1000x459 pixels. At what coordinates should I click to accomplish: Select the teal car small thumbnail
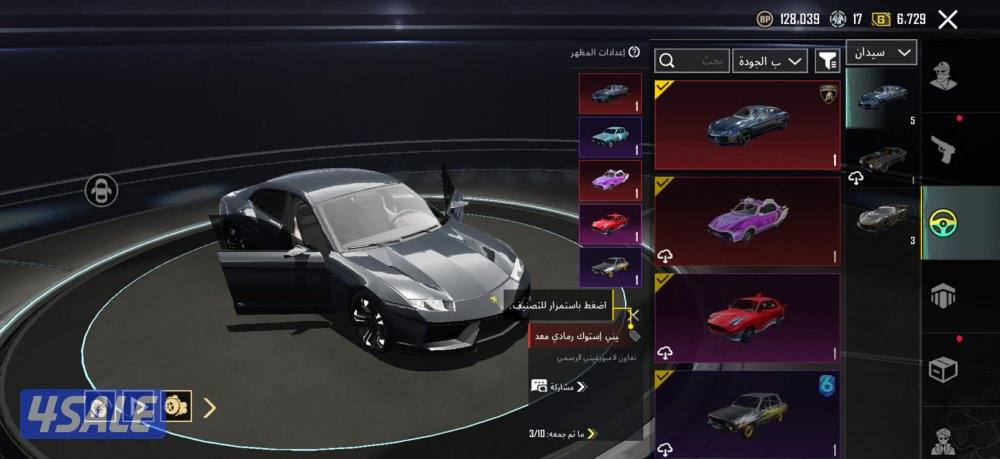[609, 136]
